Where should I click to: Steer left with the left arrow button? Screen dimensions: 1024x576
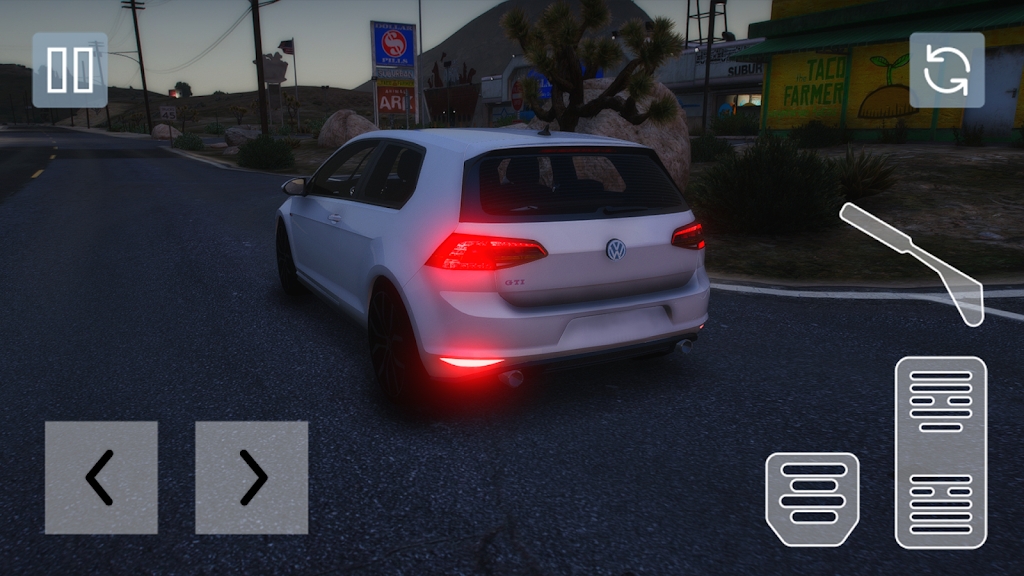click(101, 477)
